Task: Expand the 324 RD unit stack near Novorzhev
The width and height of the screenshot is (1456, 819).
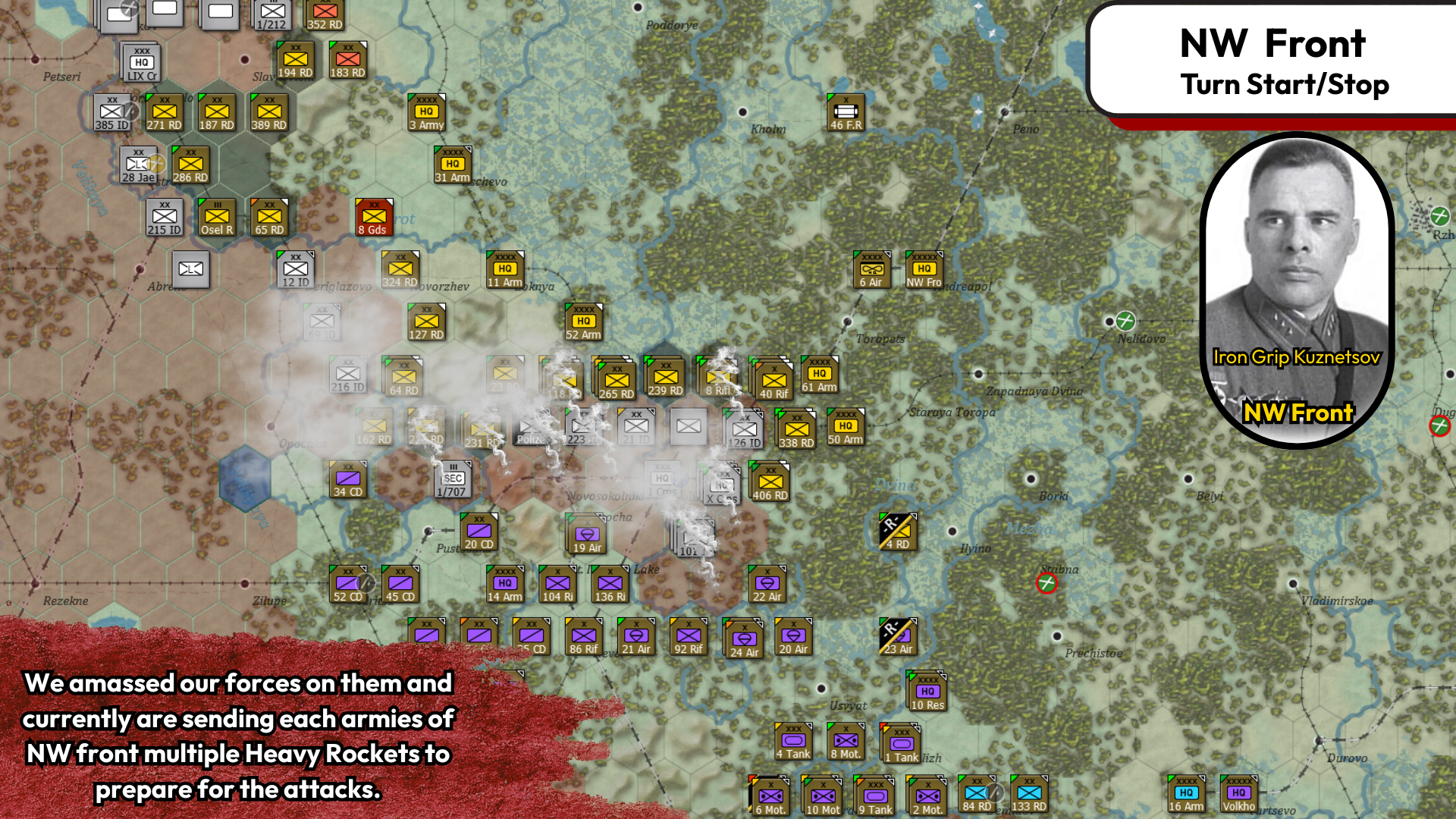Action: point(400,269)
